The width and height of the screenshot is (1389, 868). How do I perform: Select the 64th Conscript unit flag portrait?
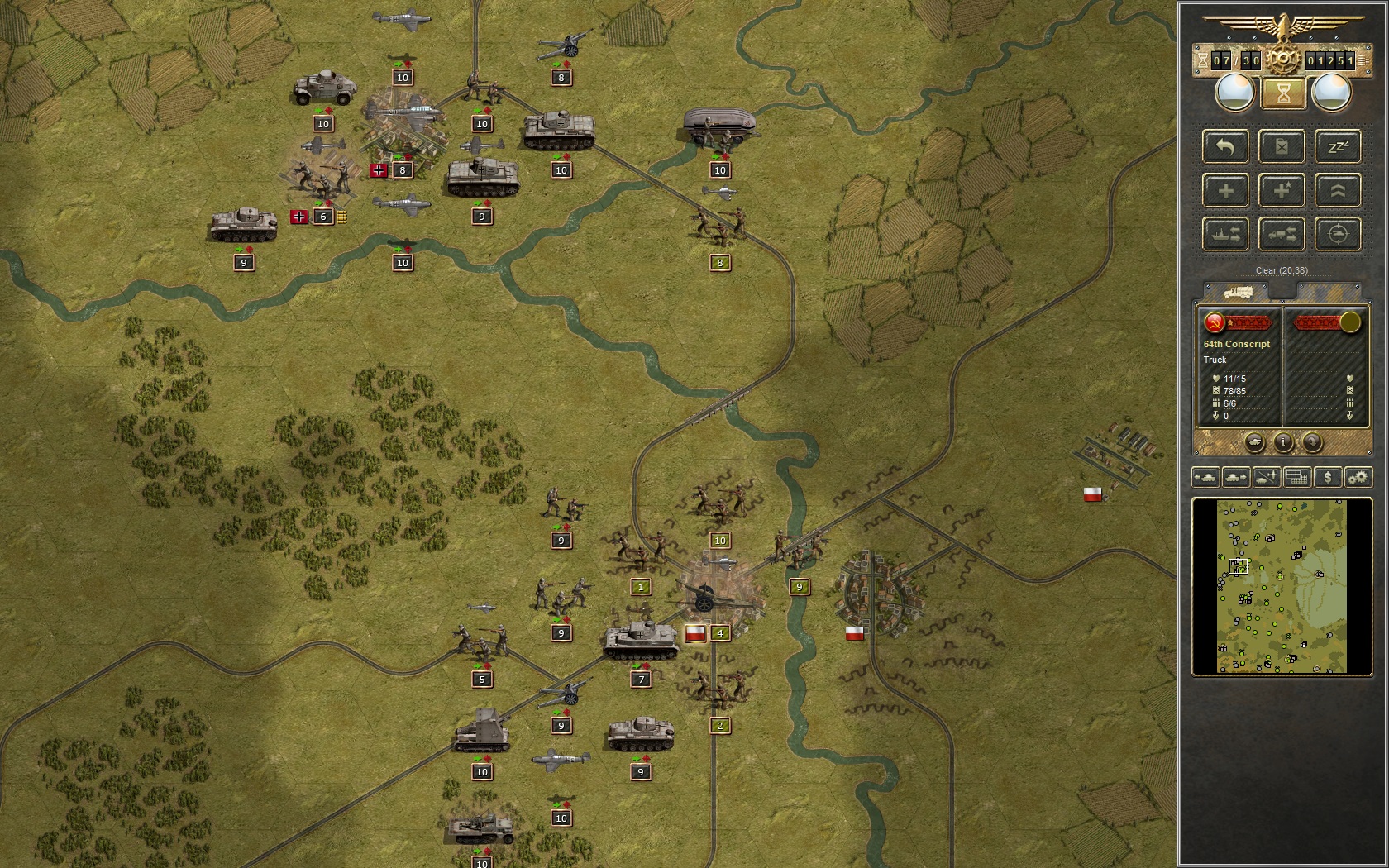tap(1214, 322)
